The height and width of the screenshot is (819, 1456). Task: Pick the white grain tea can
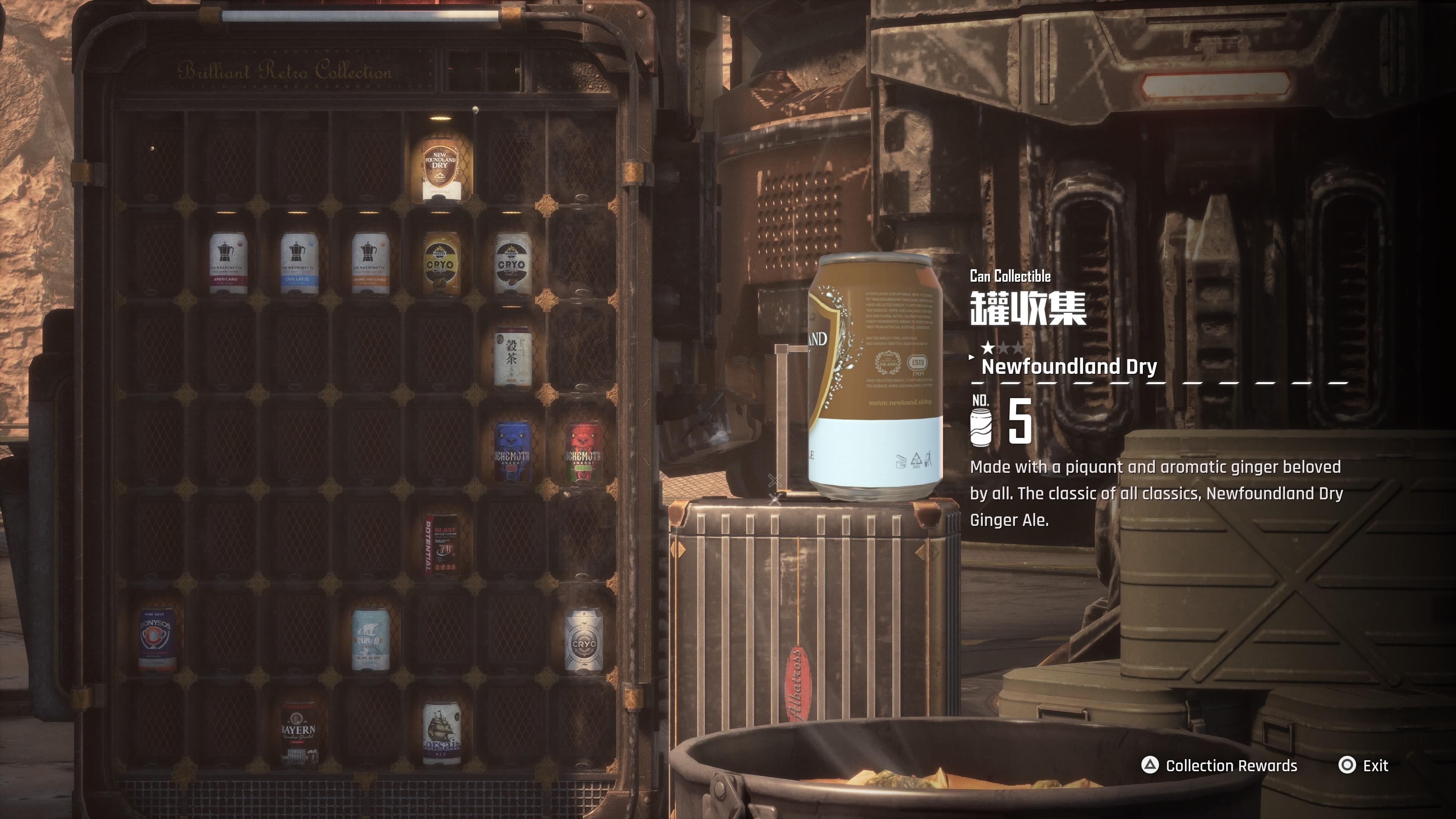point(512,357)
